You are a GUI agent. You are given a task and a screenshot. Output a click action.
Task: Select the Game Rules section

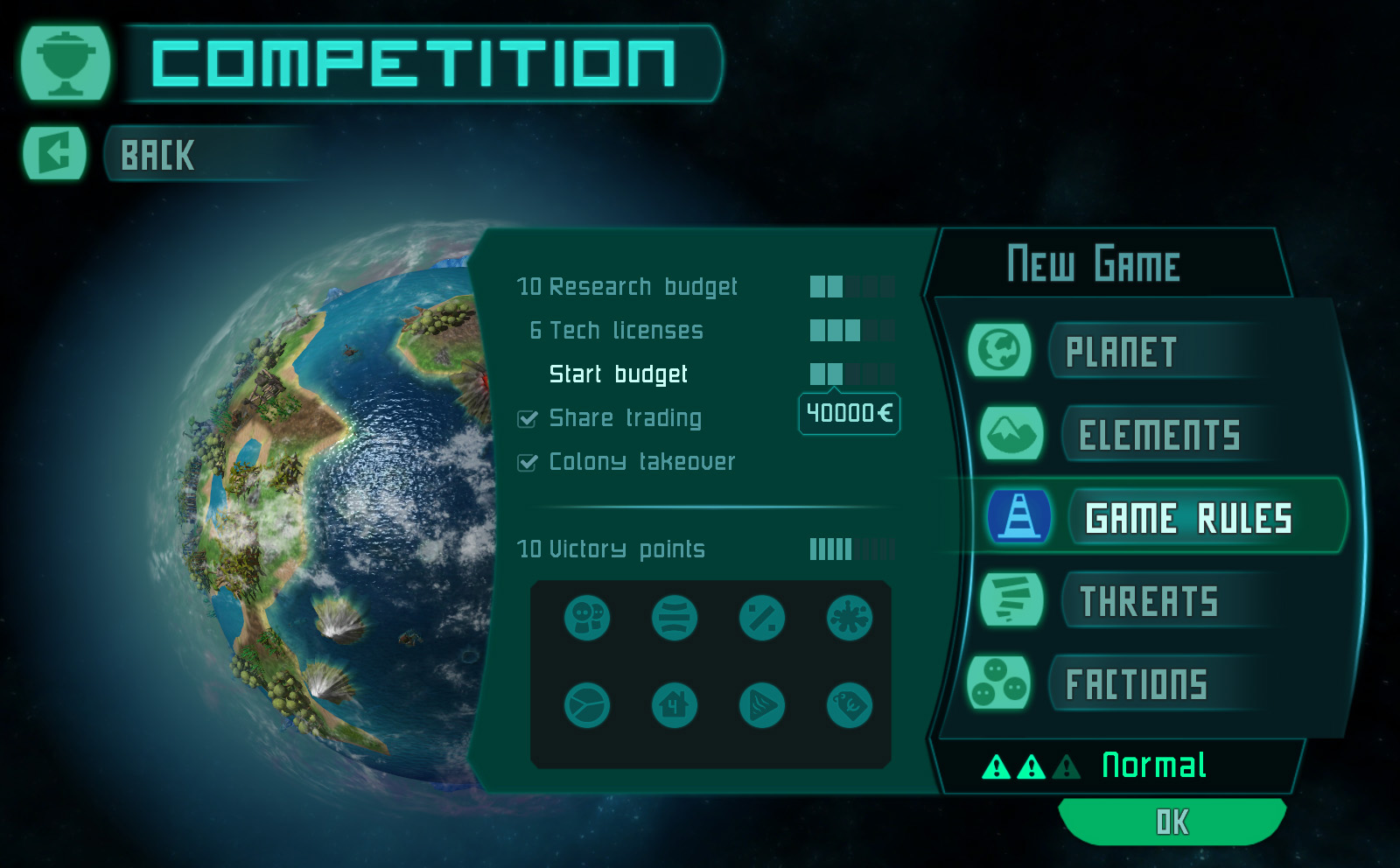click(x=1187, y=518)
